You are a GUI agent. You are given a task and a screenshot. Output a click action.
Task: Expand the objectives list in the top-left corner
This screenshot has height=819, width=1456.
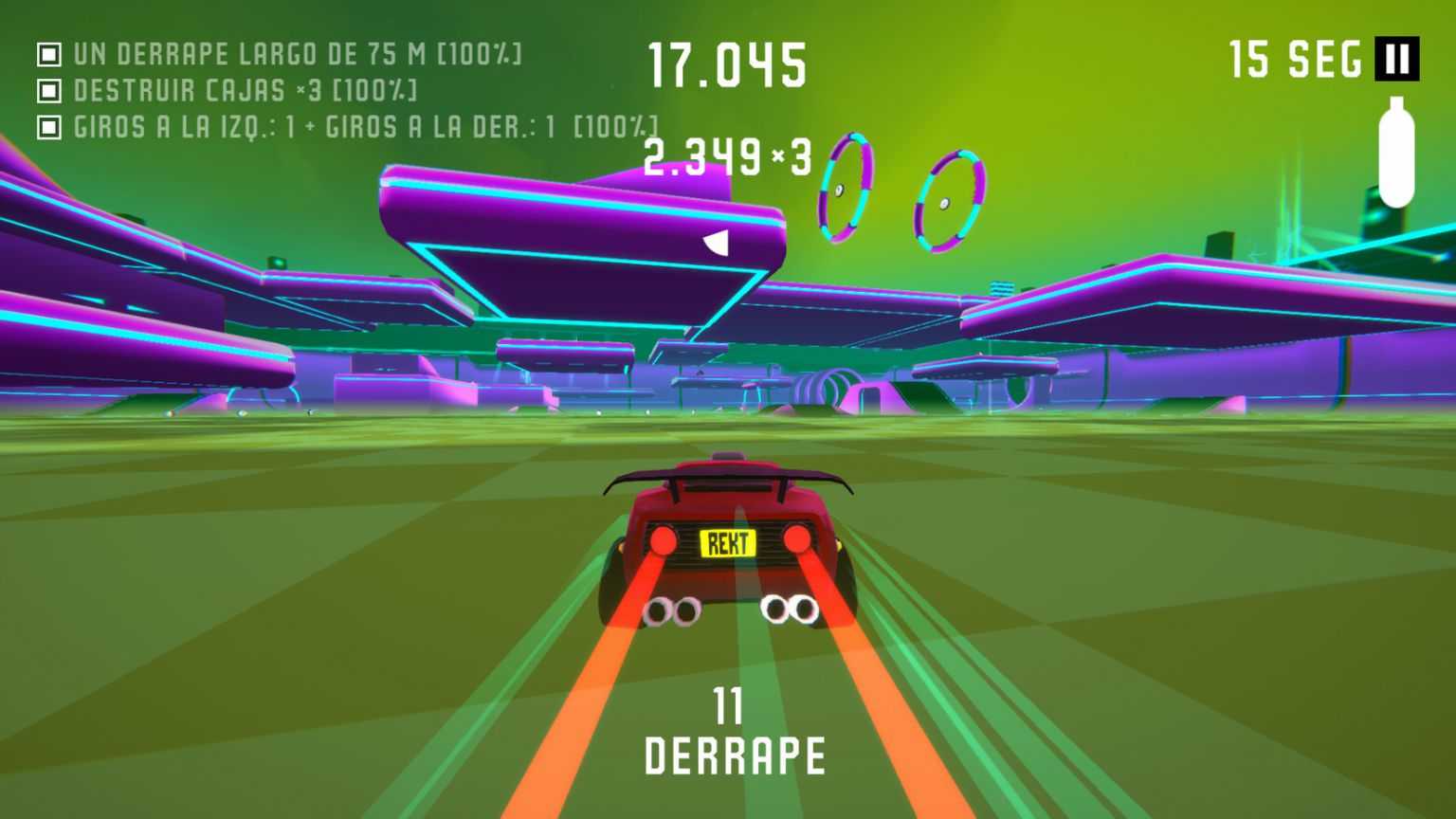284,88
